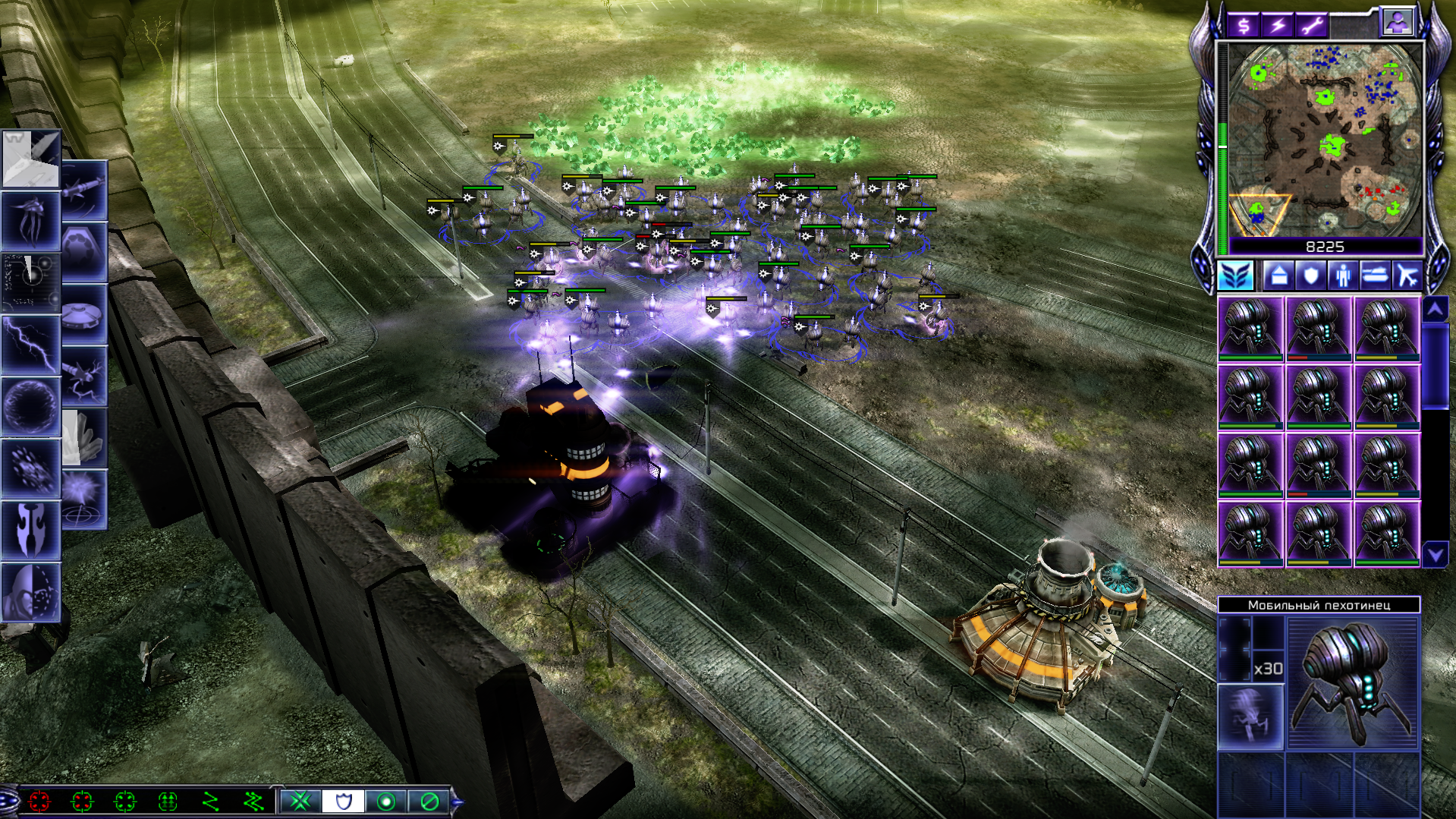The width and height of the screenshot is (1456, 819).
Task: Select the shield guard stance button
Action: click(343, 801)
